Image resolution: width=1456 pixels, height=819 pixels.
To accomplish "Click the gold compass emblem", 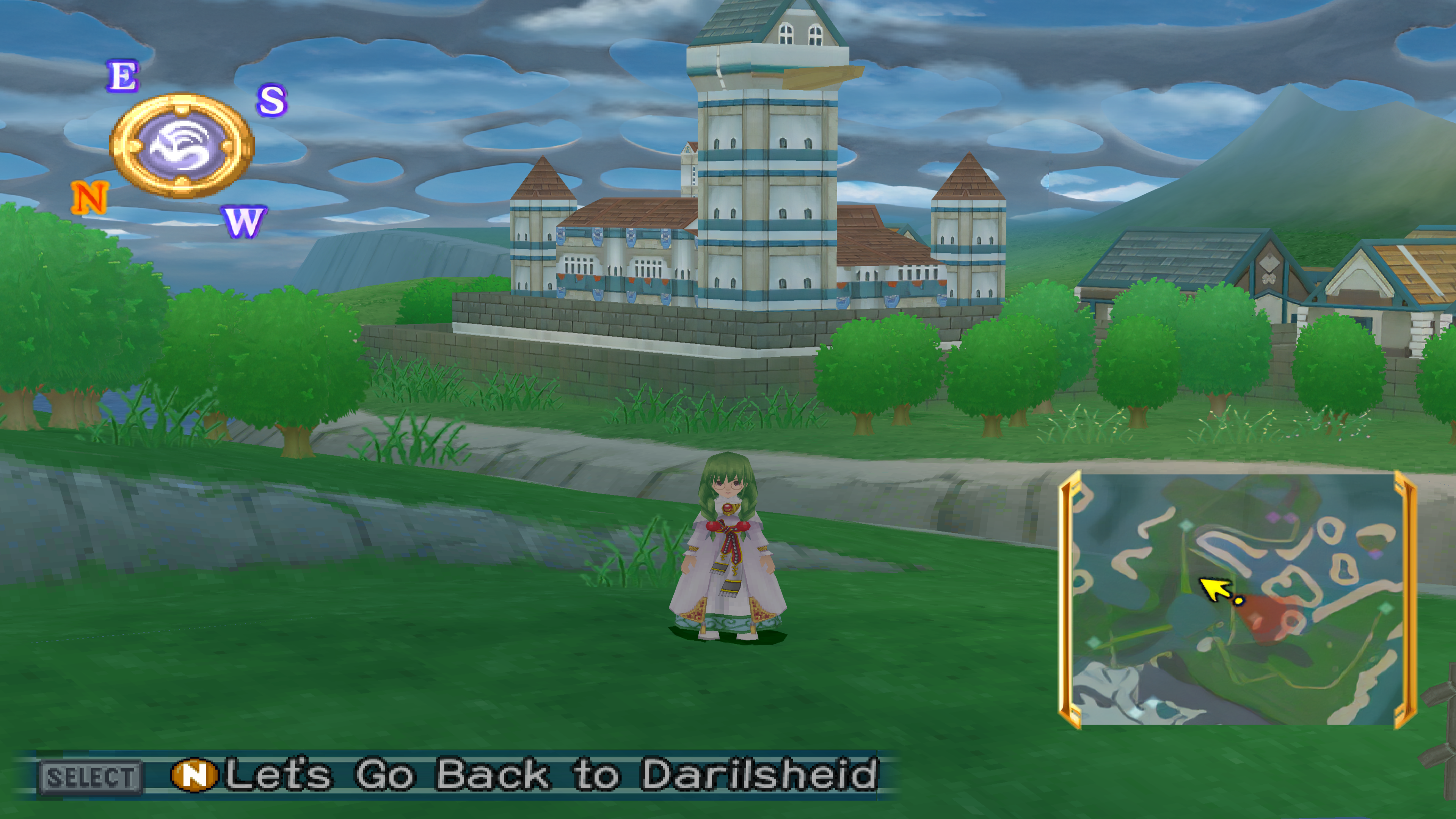I will [x=182, y=146].
